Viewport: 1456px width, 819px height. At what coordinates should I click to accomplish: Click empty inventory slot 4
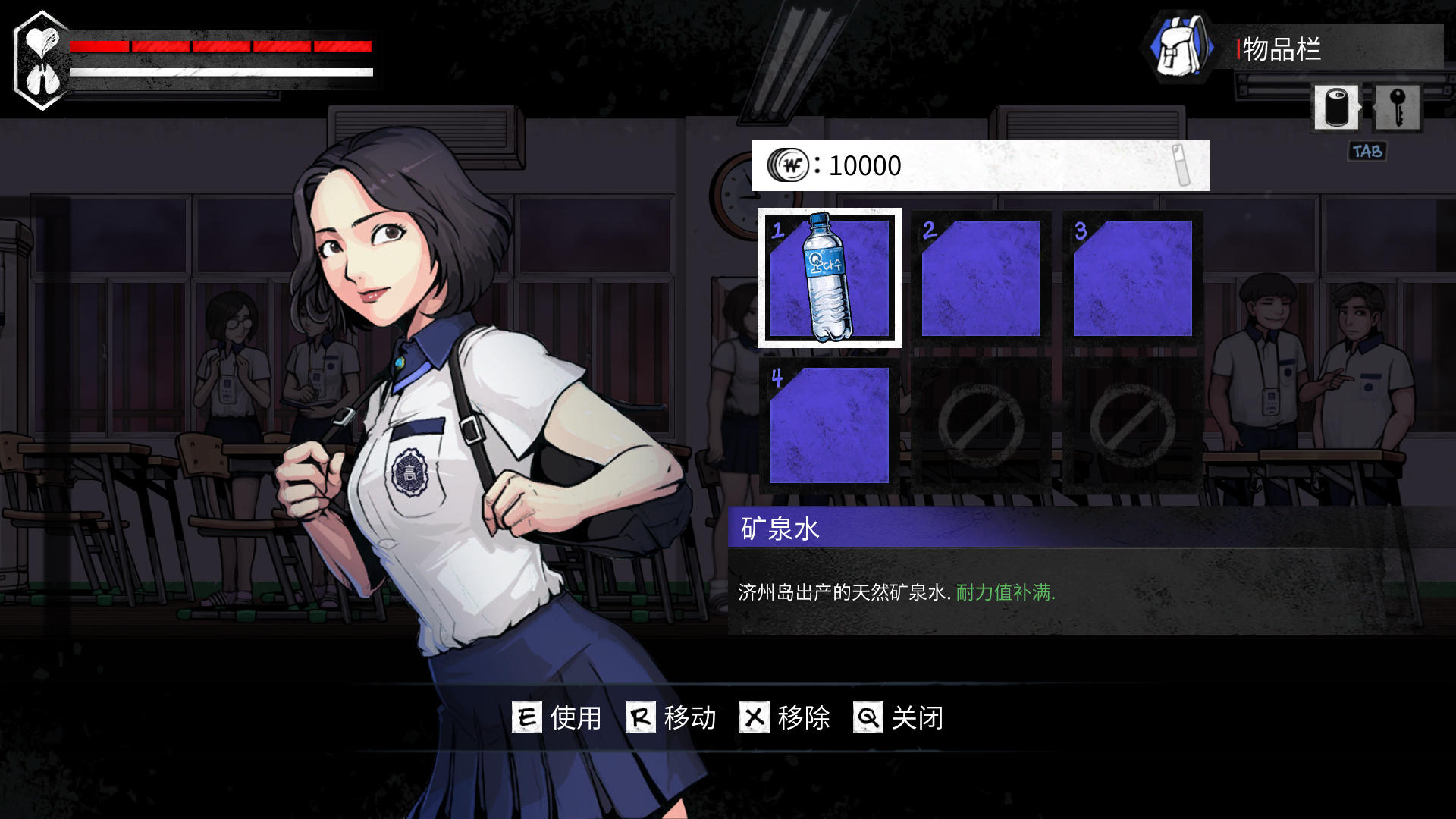830,426
